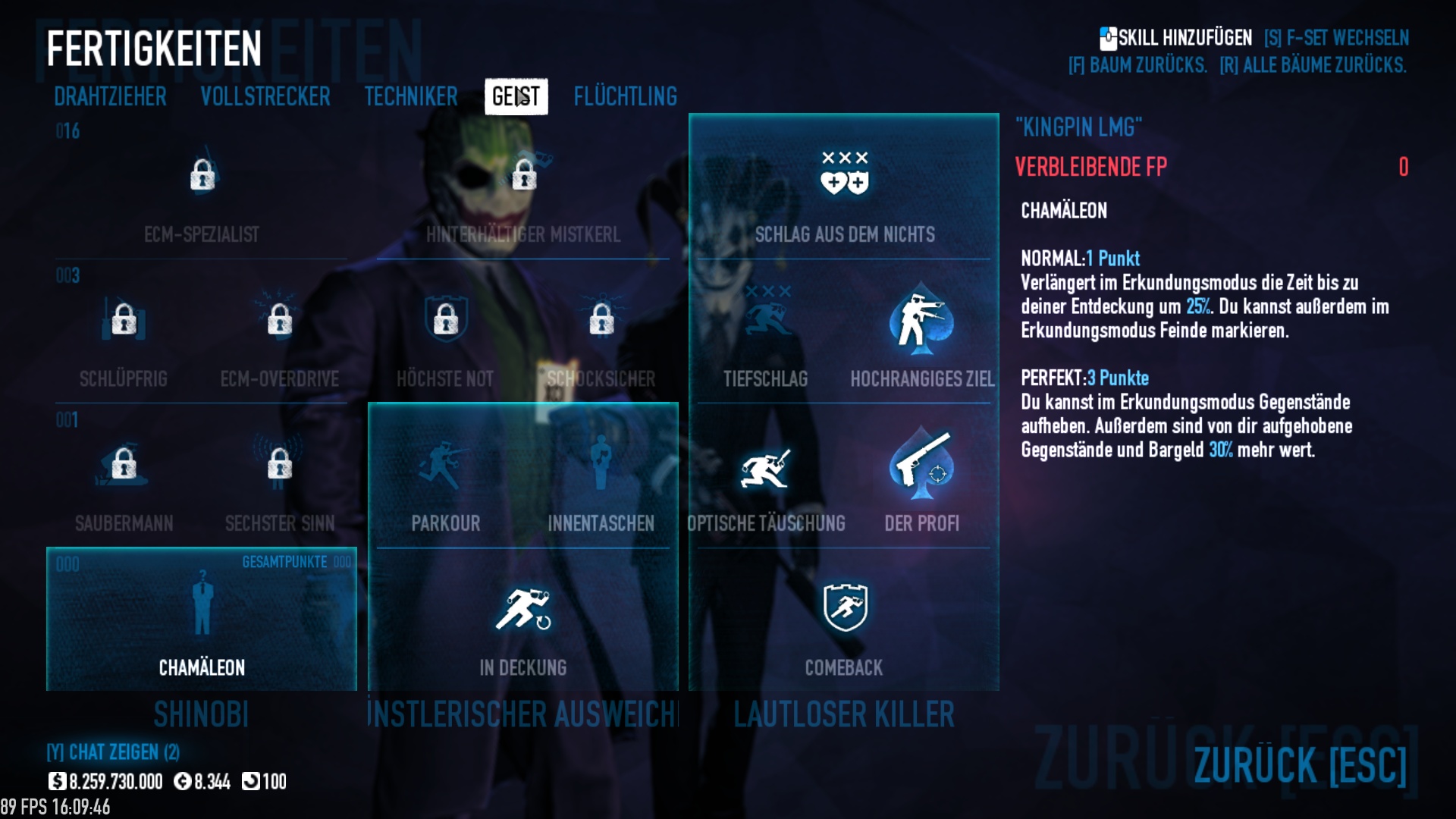Switch to the Drahtzieher tab

110,97
